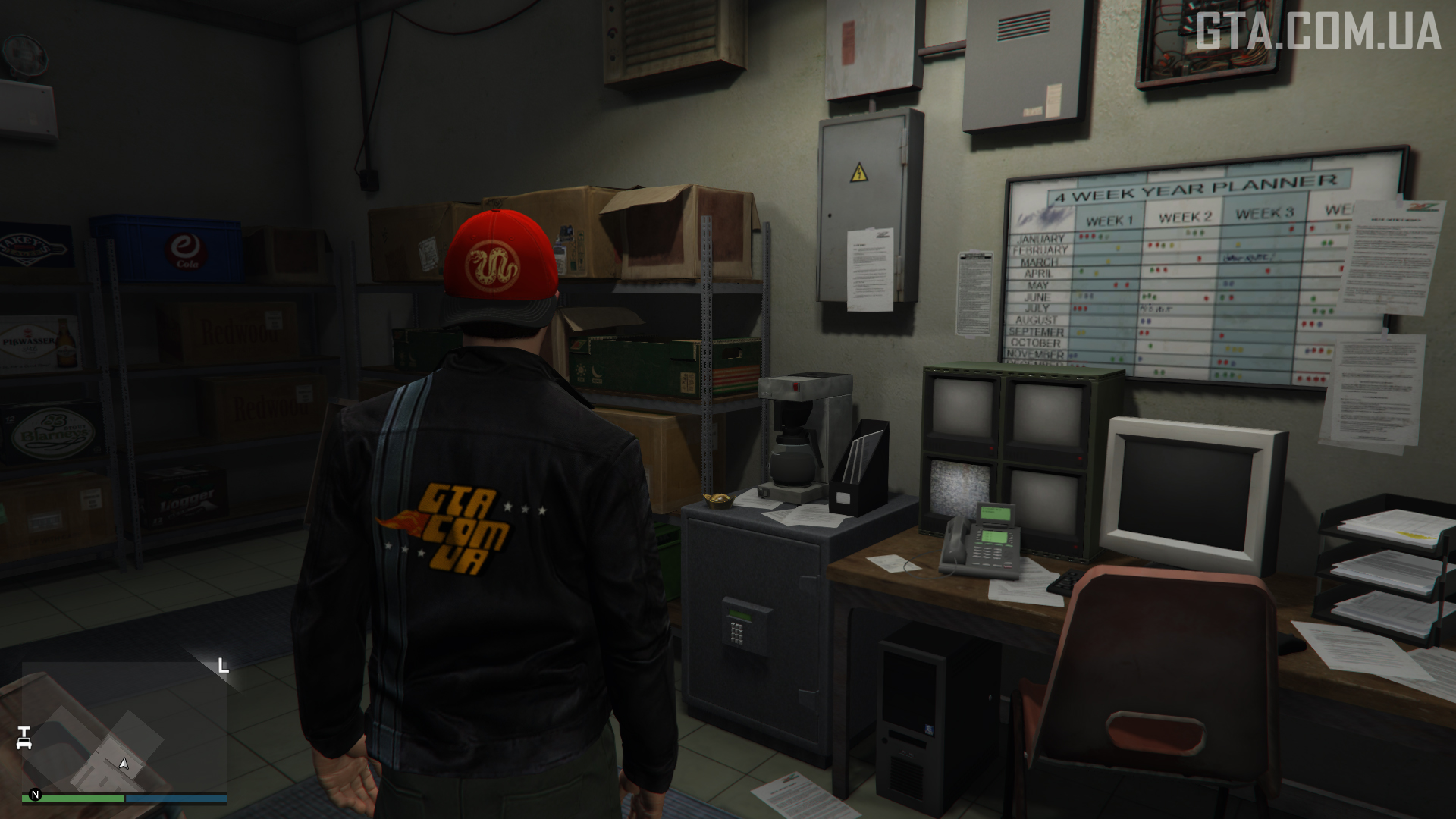
Task: Click the N north marker on the minimap
Action: tap(35, 795)
